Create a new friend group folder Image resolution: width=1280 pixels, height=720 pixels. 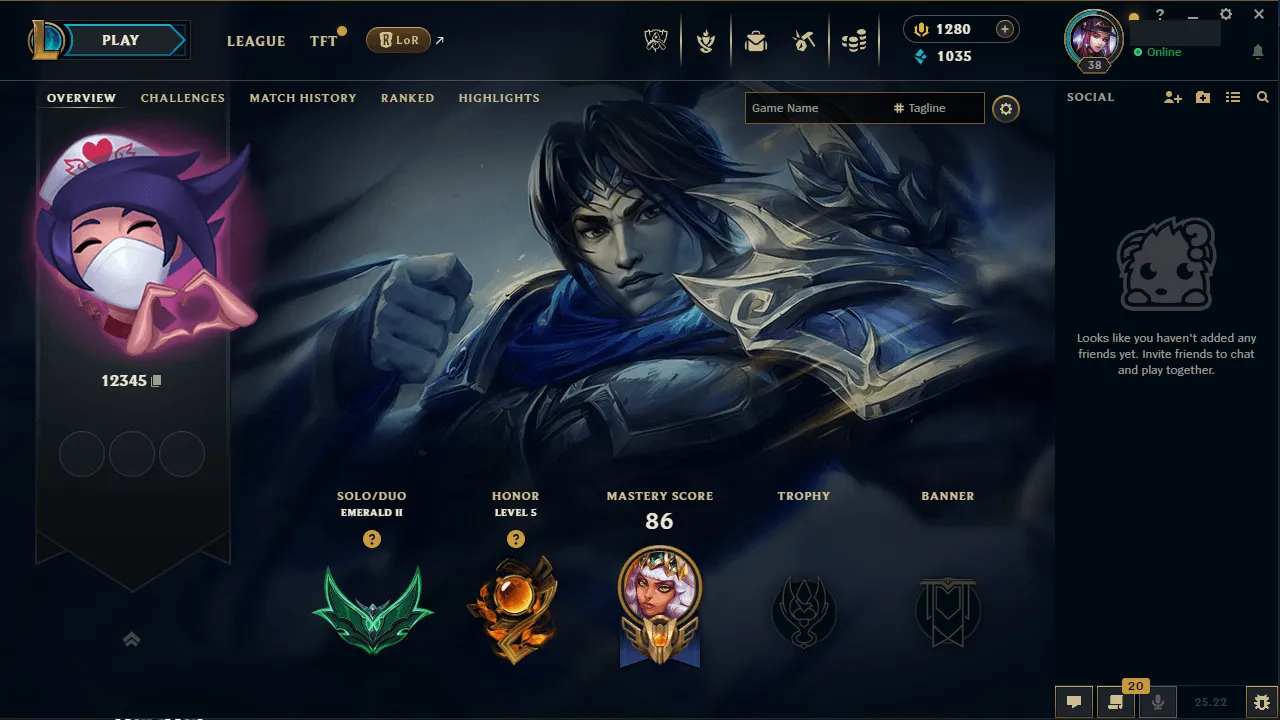[x=1202, y=97]
